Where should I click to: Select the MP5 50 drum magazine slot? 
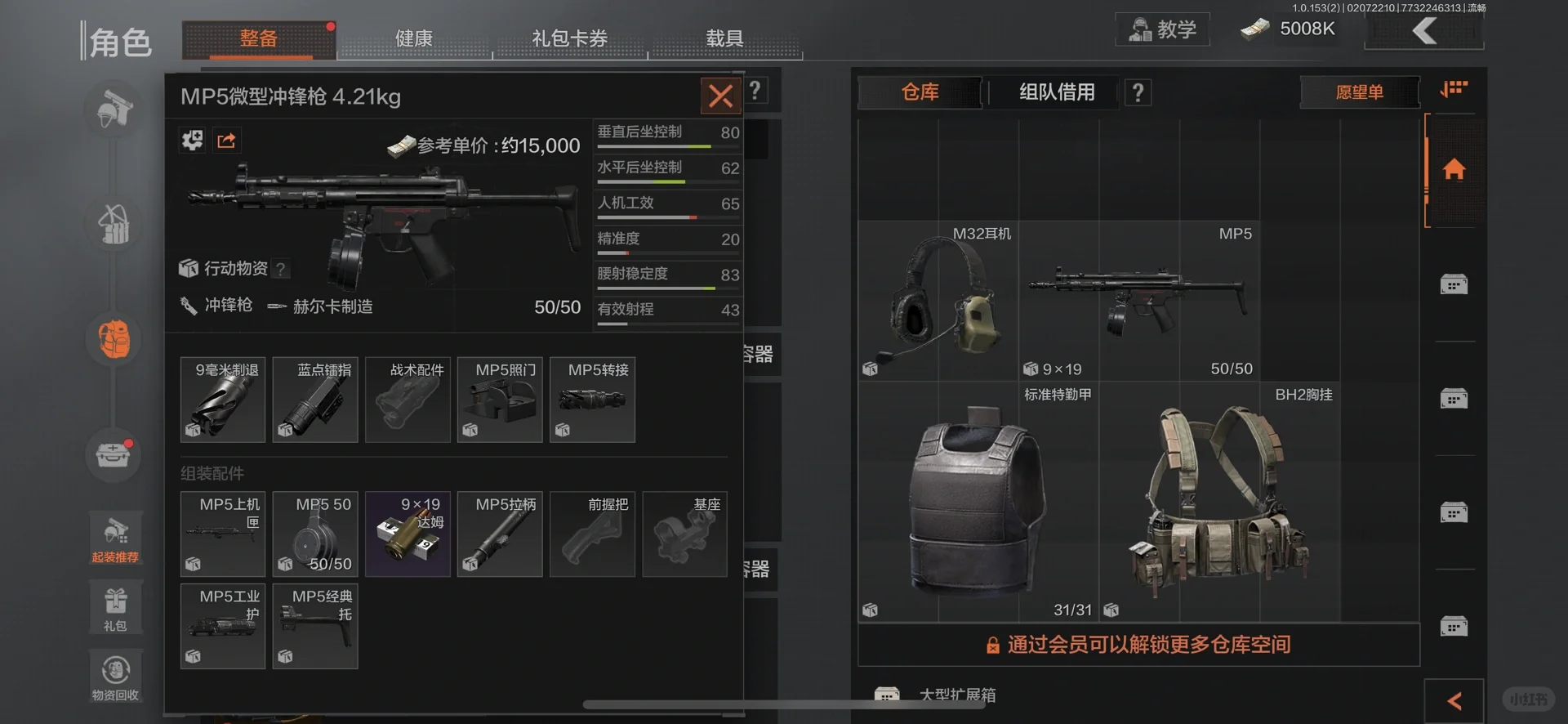315,534
